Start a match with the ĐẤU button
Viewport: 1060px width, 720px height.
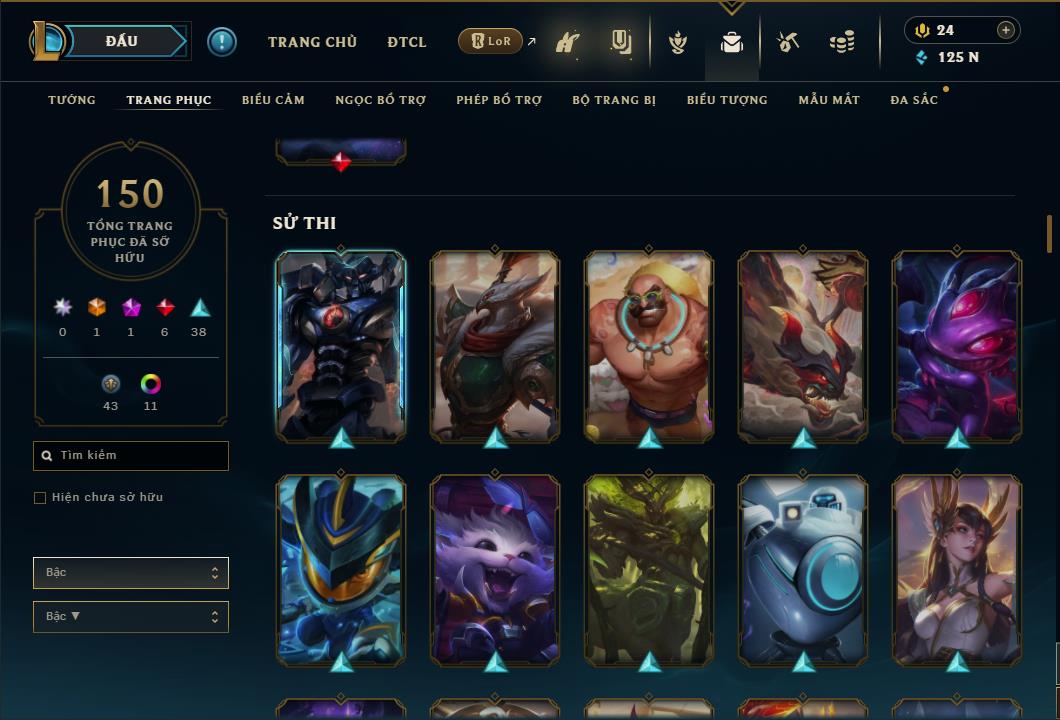(122, 41)
